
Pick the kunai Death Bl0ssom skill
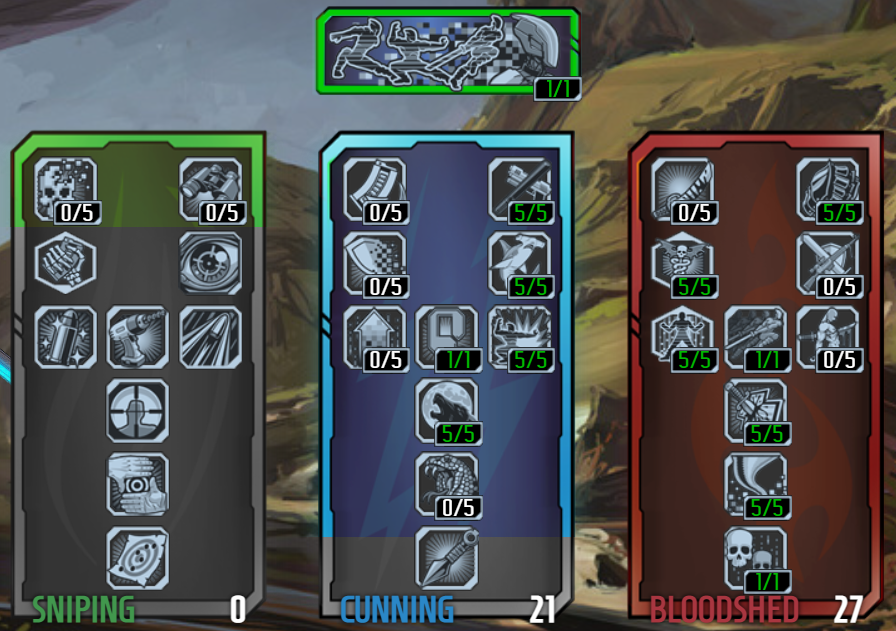(x=448, y=558)
